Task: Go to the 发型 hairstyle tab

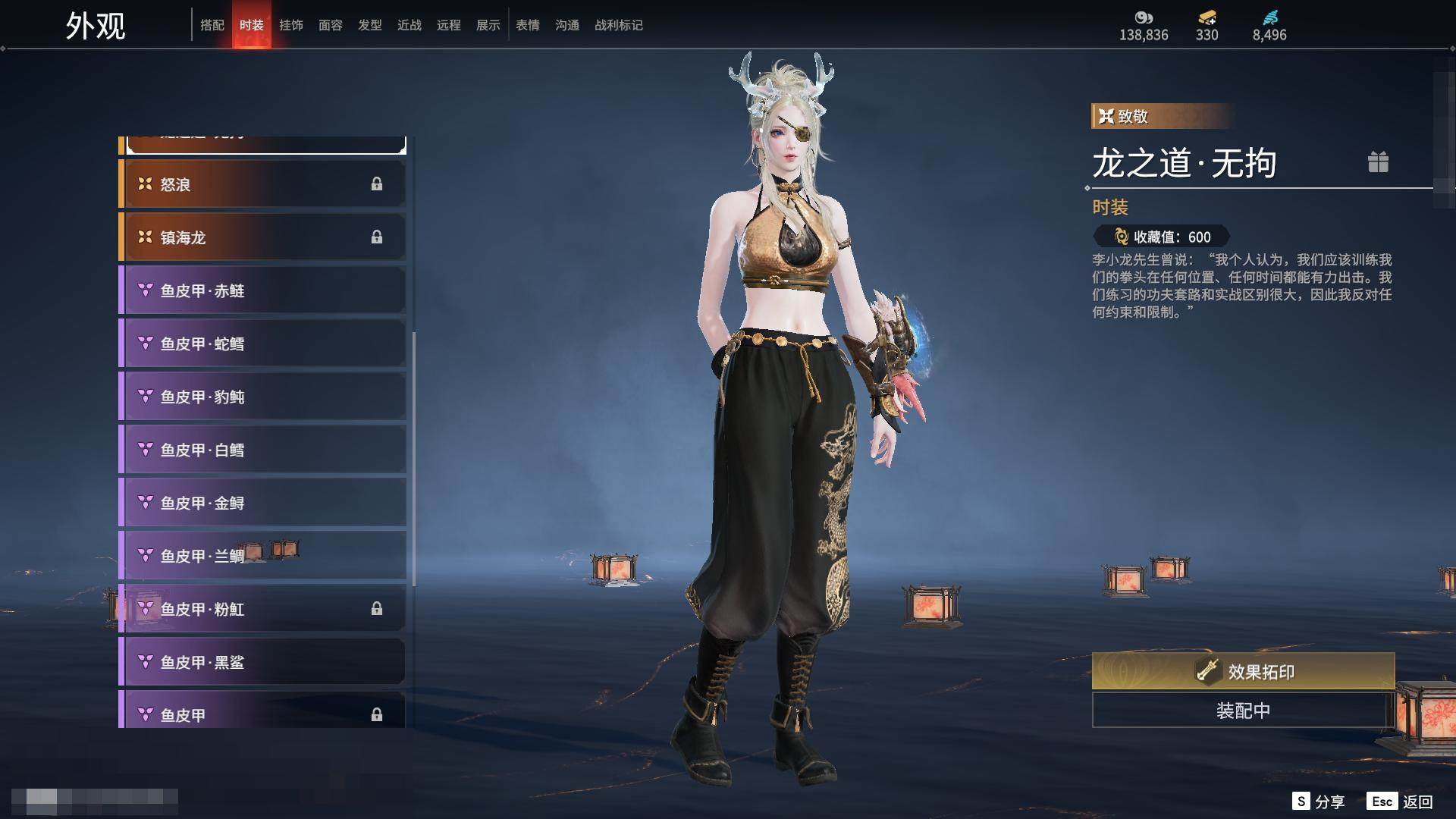Action: [370, 25]
